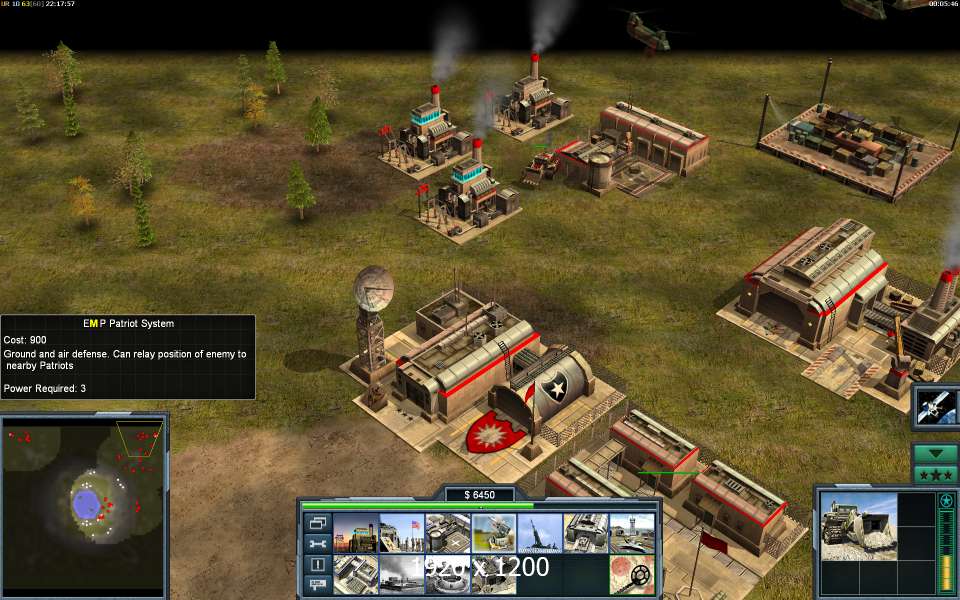Screen dimensions: 960x600
Task: Click the exclamation mark button
Action: (x=318, y=564)
